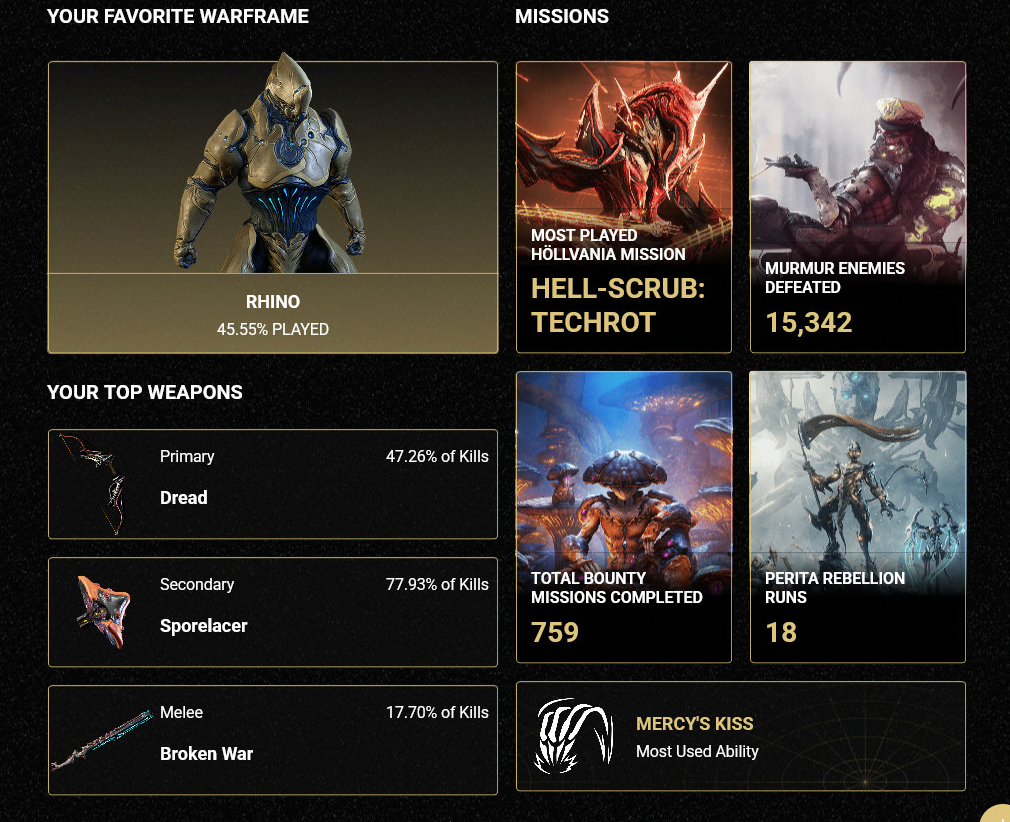Viewport: 1010px width, 822px height.
Task: Select the Rhino favorite Warframe card
Action: pos(272,207)
